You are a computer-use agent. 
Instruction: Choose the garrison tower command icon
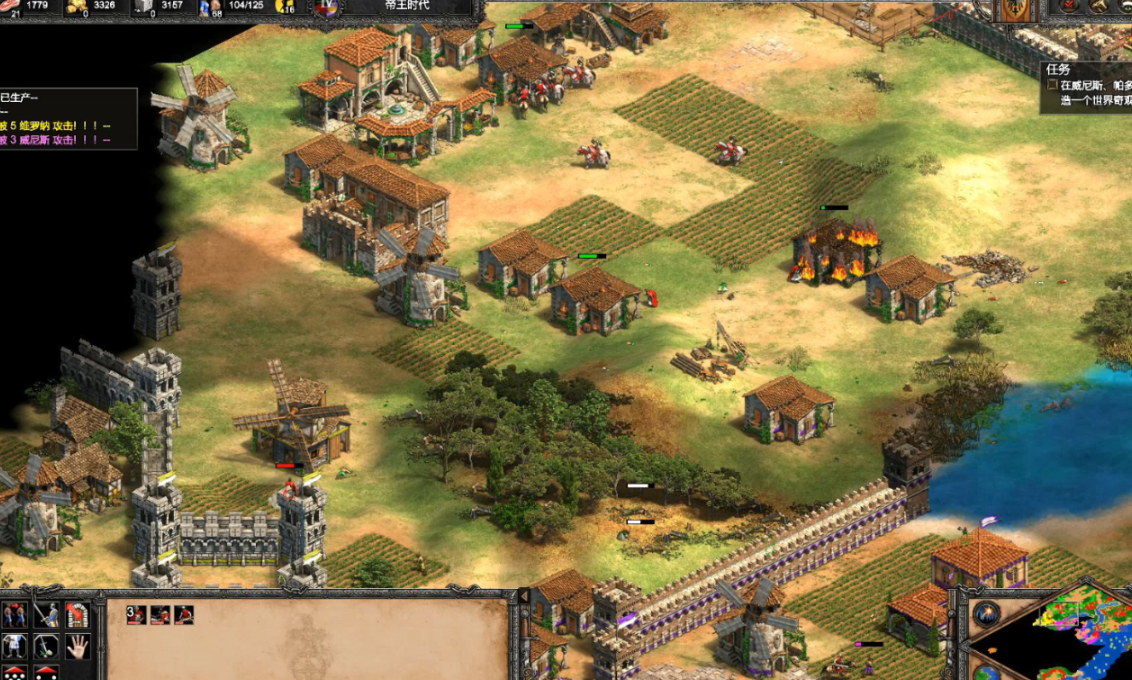pos(76,615)
